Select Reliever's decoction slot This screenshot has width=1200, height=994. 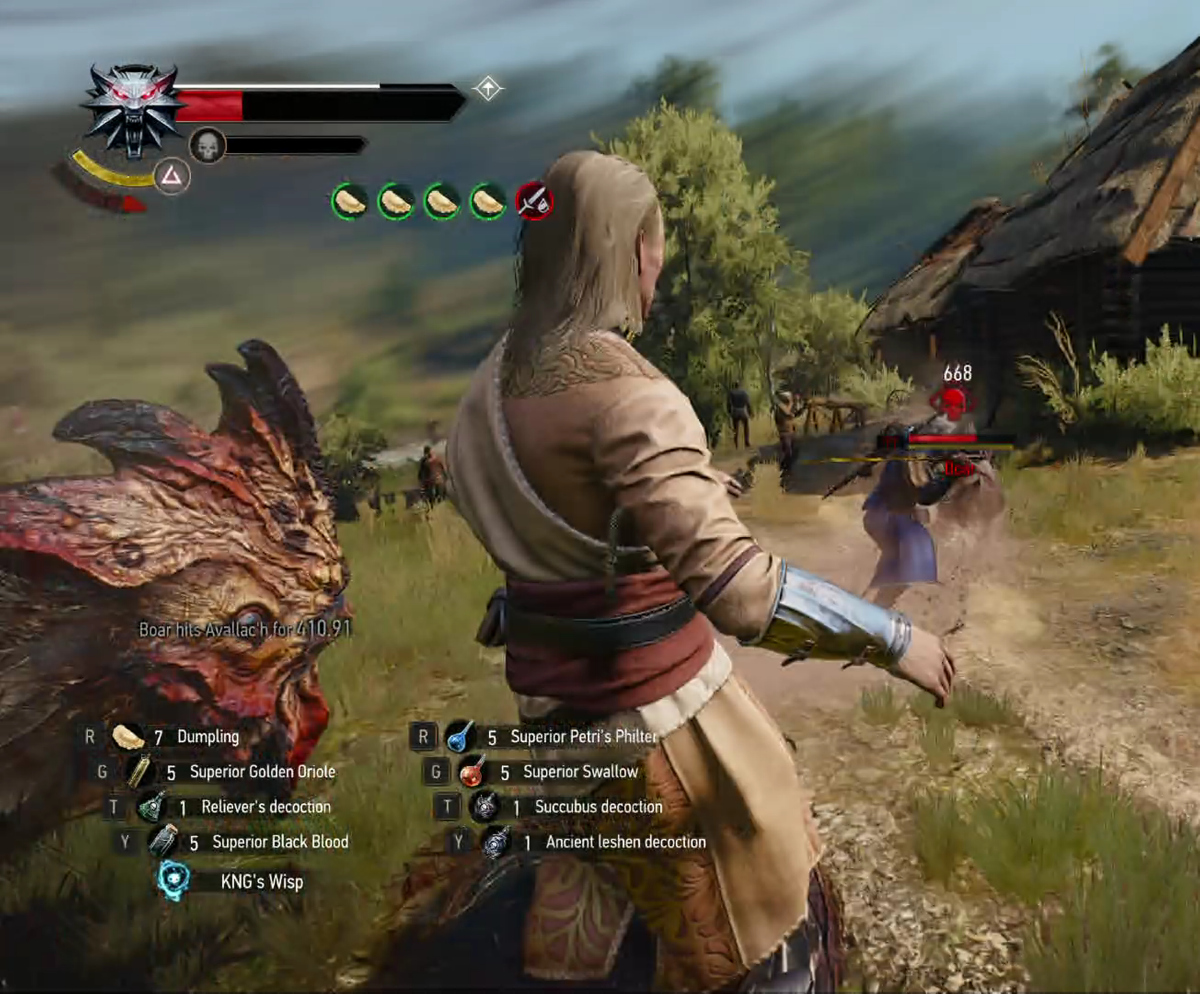(151, 807)
